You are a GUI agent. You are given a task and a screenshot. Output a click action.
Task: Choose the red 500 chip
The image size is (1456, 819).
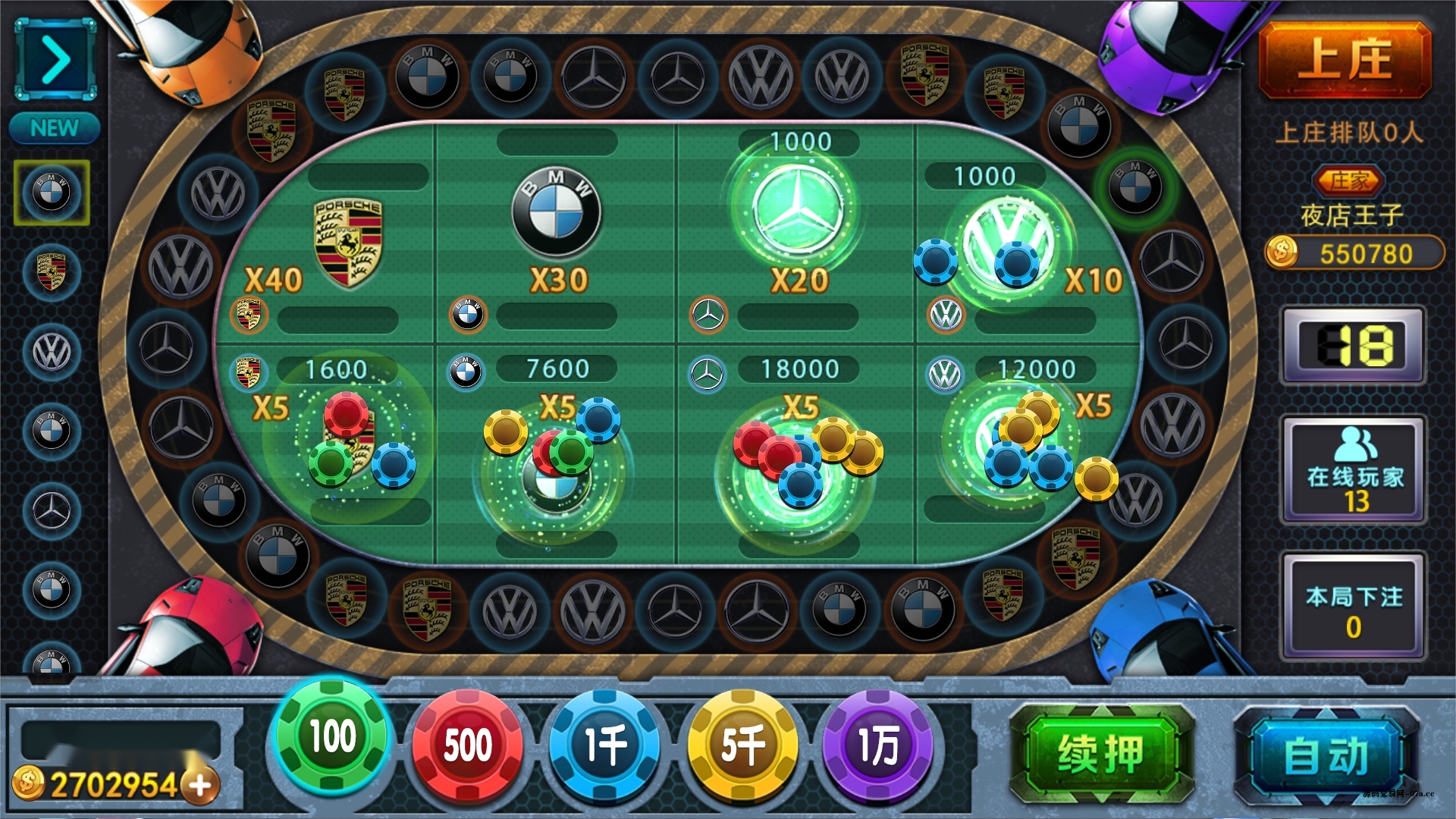pos(467,745)
